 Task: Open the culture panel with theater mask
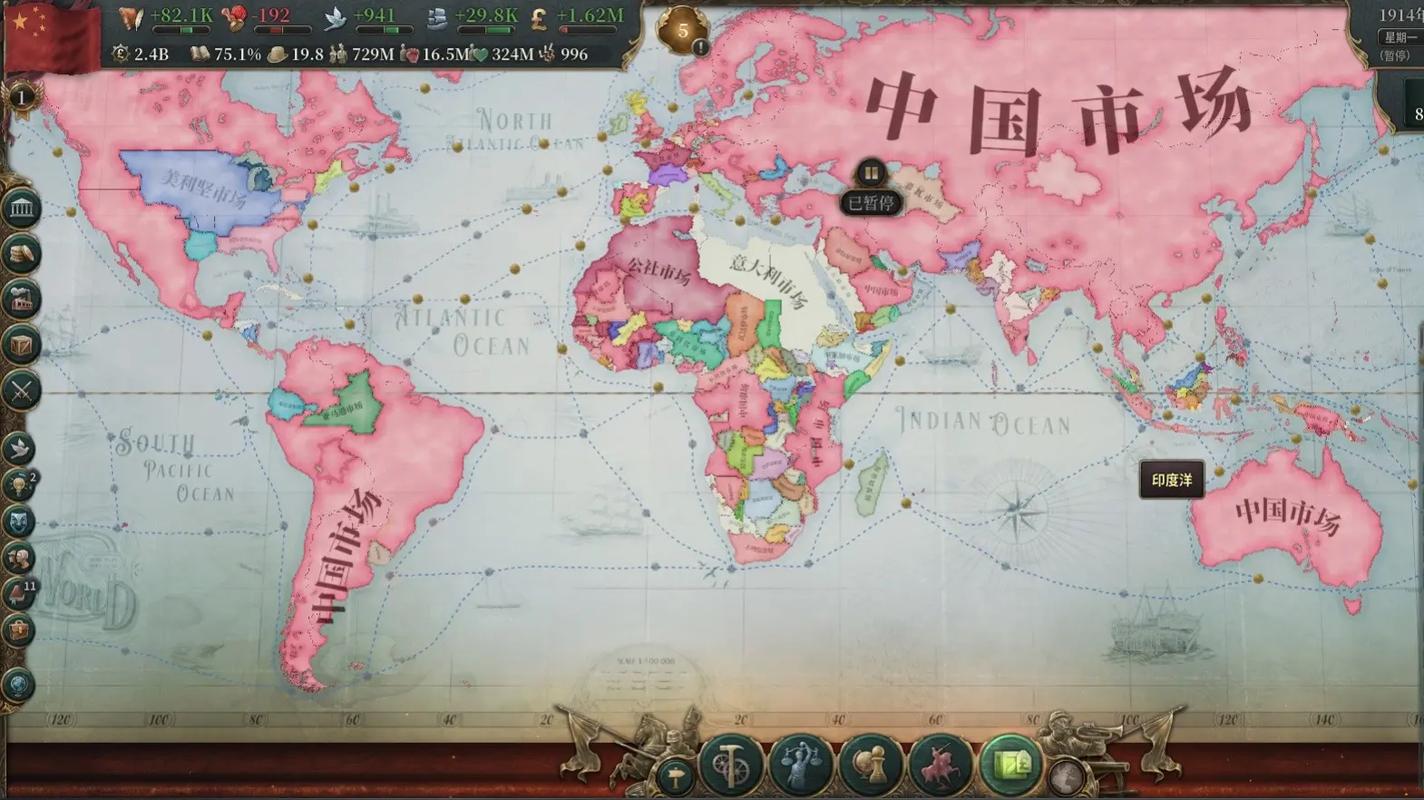tap(19, 522)
